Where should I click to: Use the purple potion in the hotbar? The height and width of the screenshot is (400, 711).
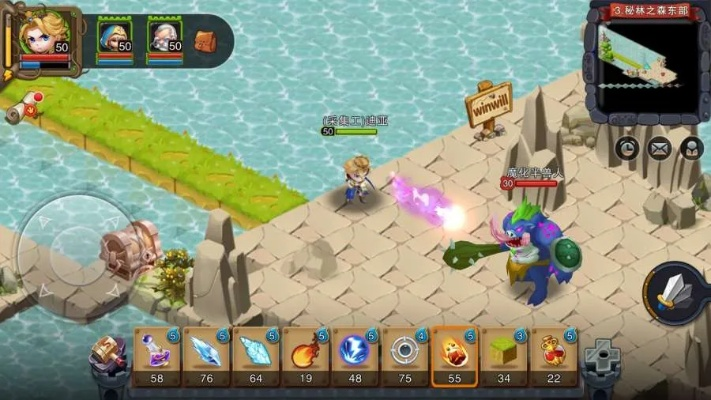(157, 354)
